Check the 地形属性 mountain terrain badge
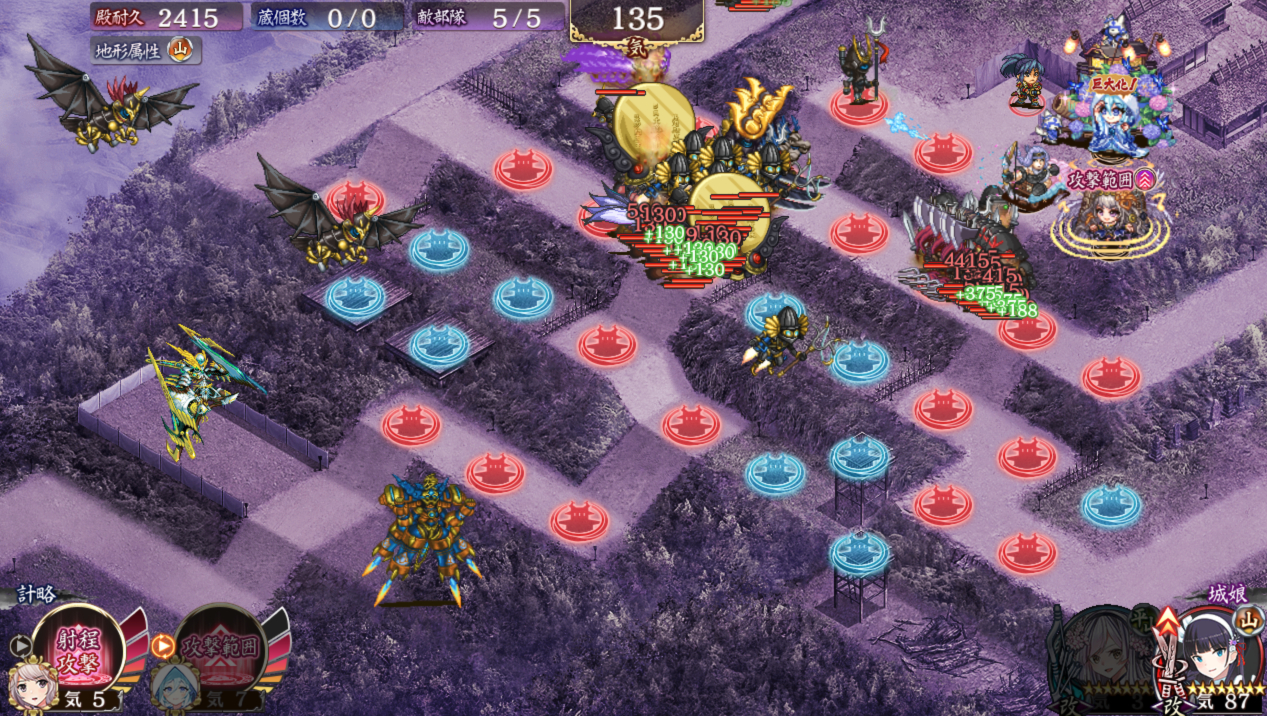The width and height of the screenshot is (1267, 716). click(181, 48)
